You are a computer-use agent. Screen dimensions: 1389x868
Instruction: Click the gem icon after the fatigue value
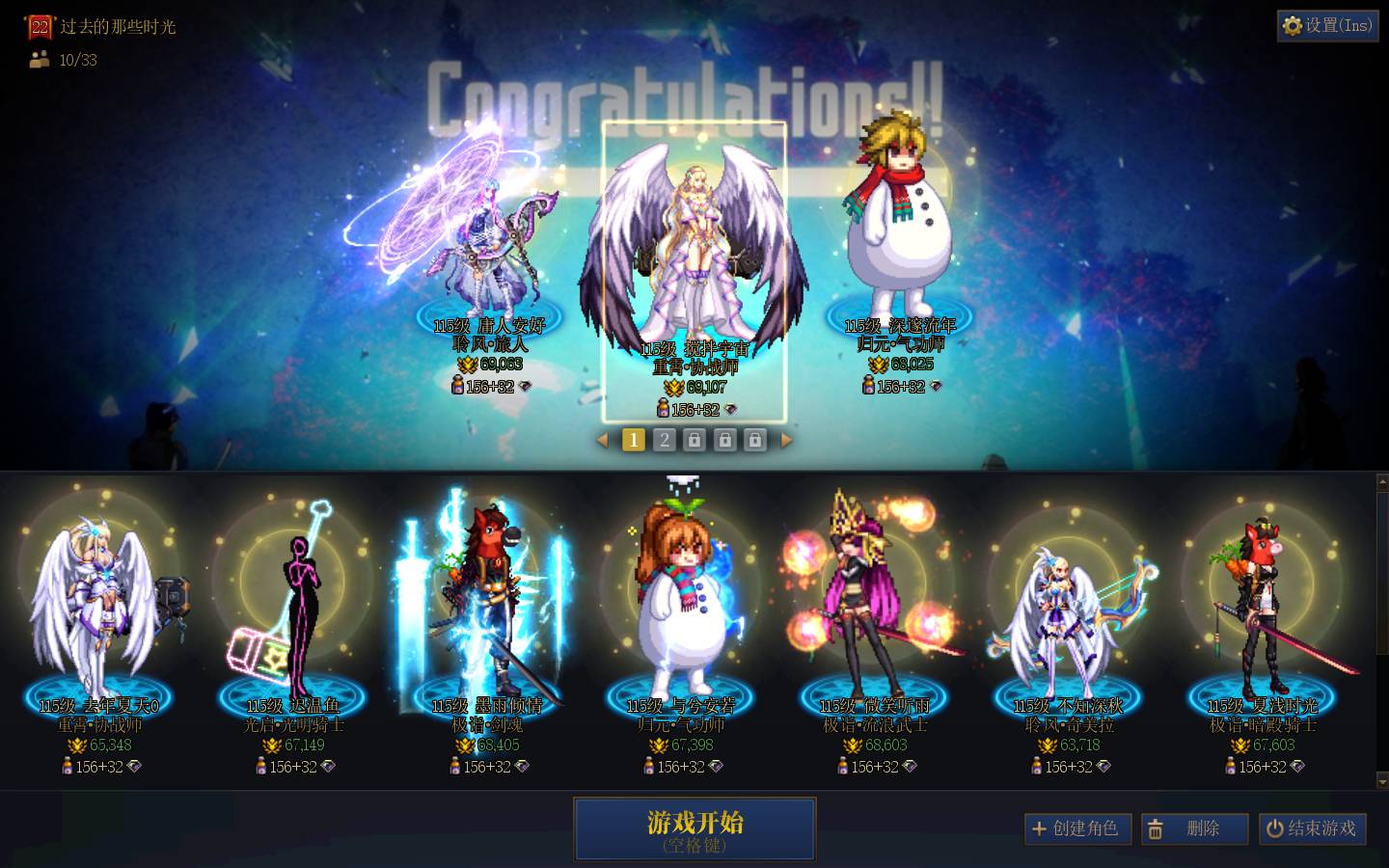[x=733, y=409]
